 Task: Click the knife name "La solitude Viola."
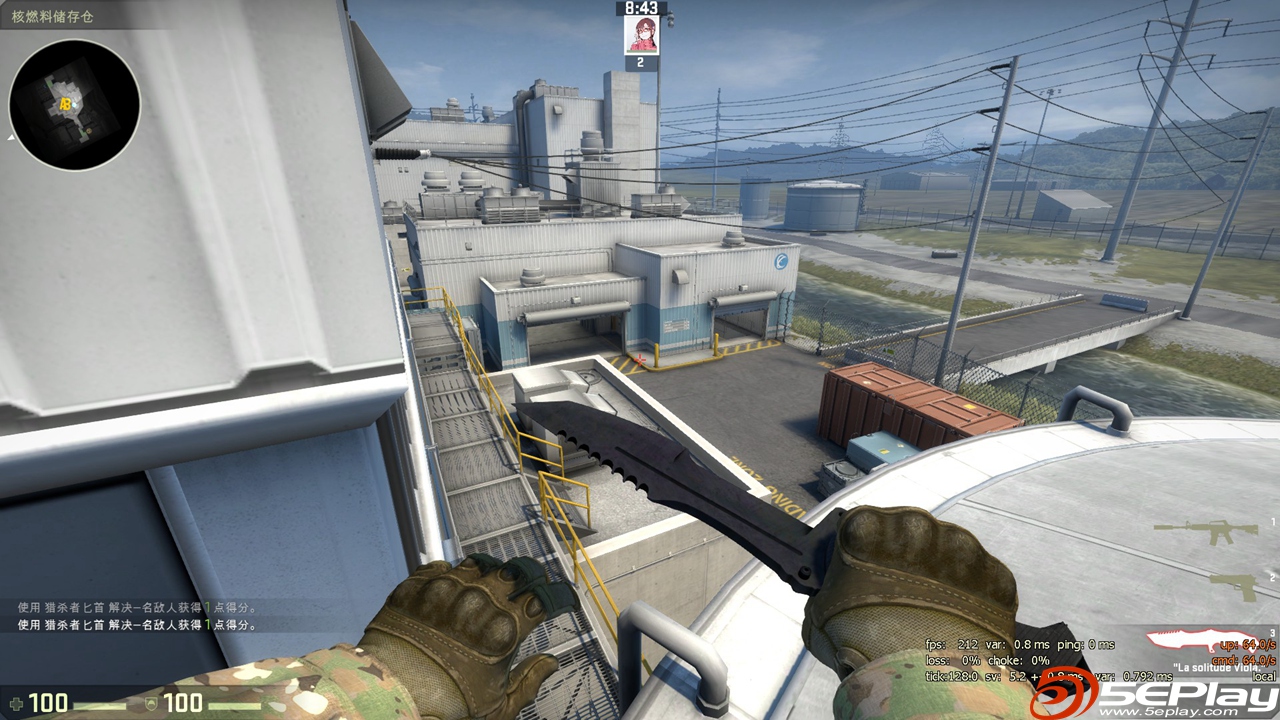coord(1218,667)
